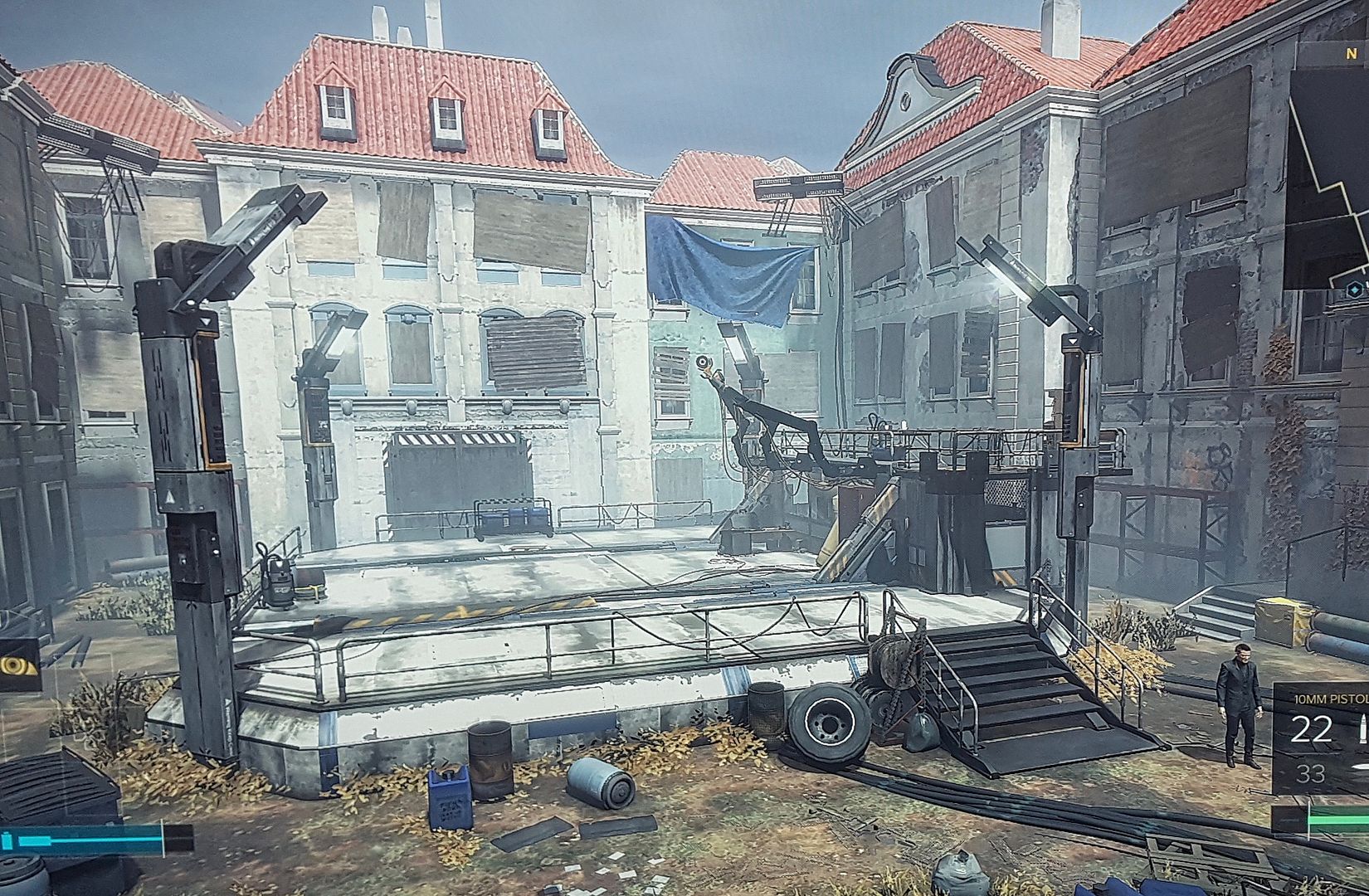Select the hexagonal objective marker on minimap
Image resolution: width=1369 pixels, height=896 pixels.
(1354, 289)
